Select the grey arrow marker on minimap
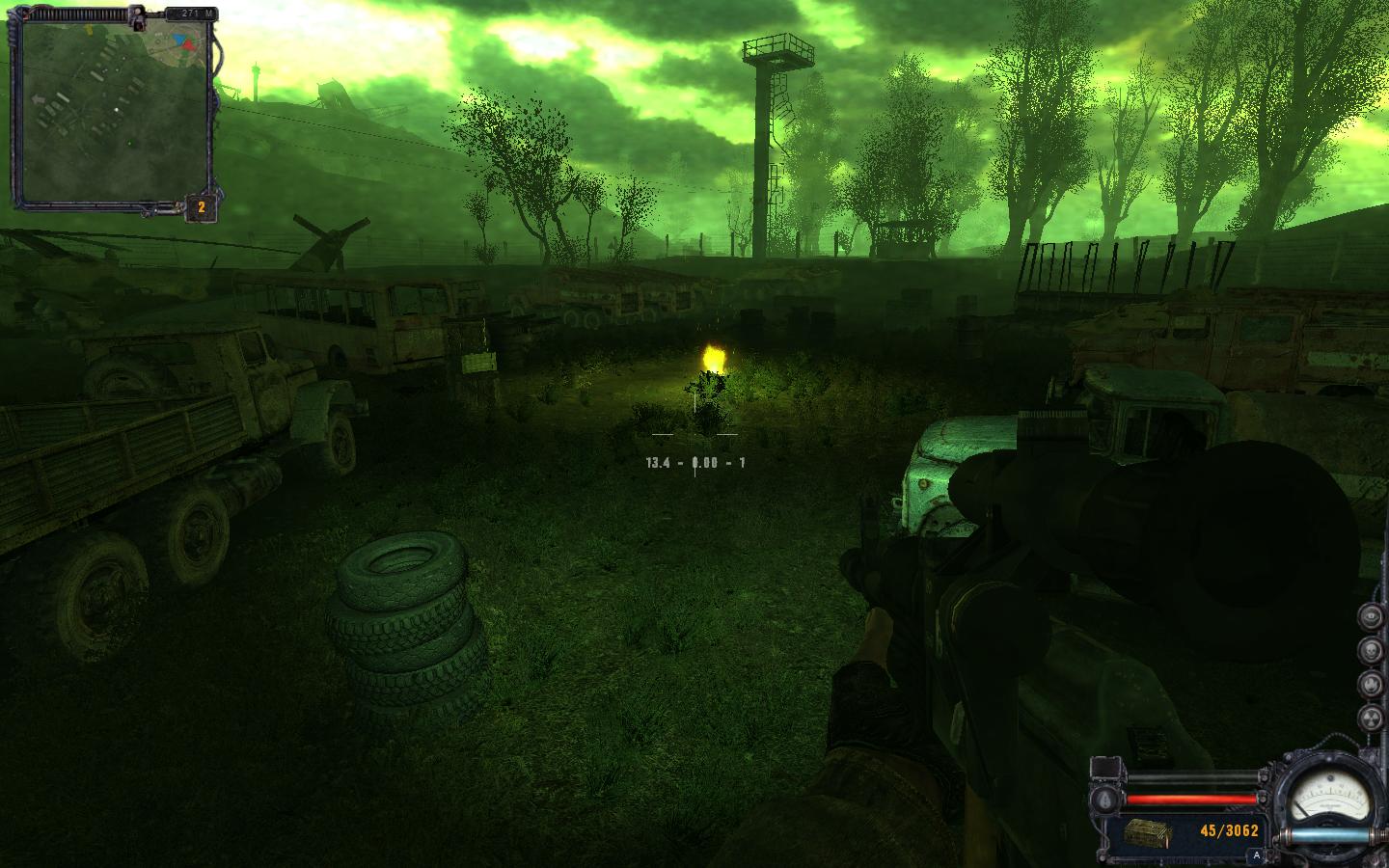Screen dimensions: 1389x868 pos(39,98)
